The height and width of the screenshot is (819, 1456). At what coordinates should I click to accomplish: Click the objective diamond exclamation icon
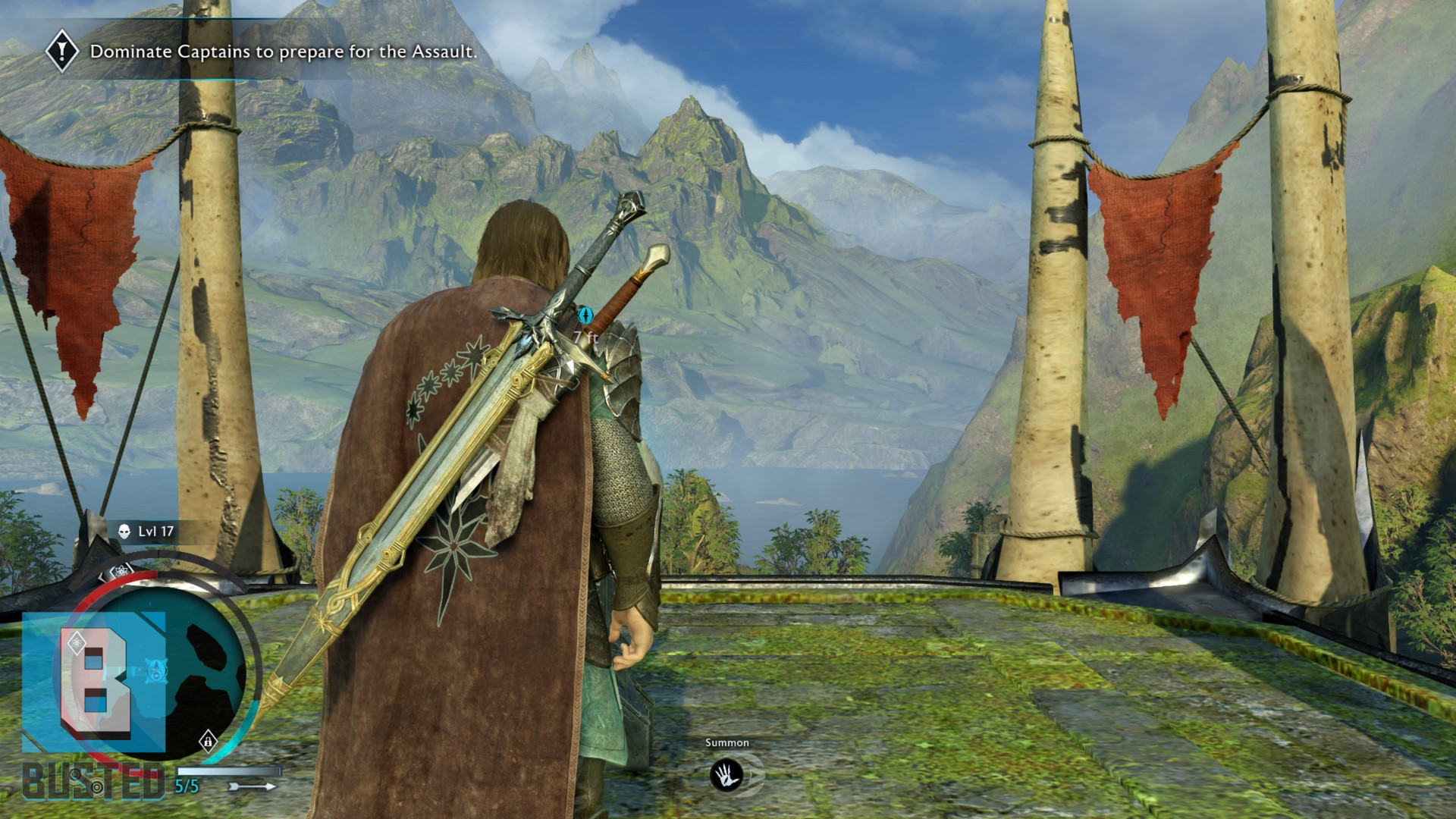pos(61,51)
